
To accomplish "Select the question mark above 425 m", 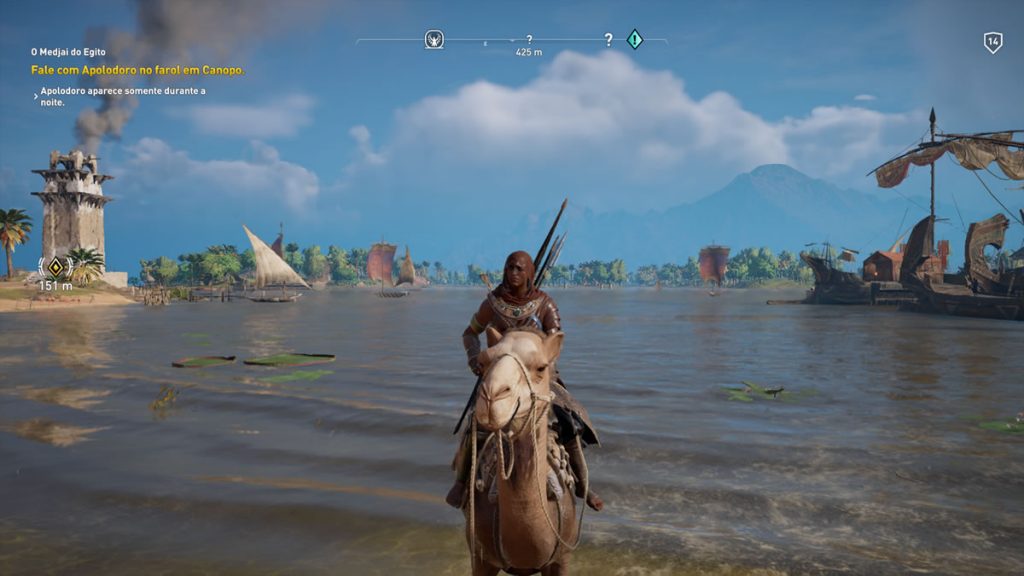I will (x=529, y=39).
